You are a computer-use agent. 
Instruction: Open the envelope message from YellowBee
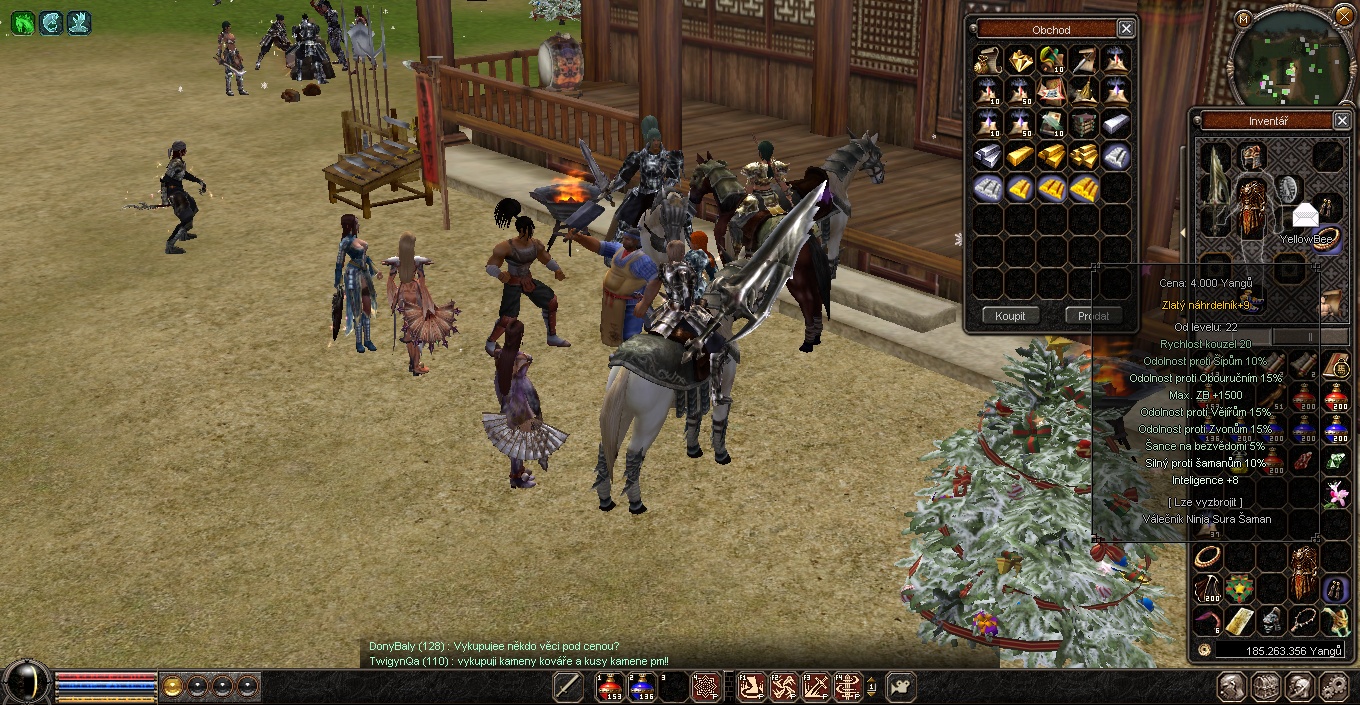(x=1306, y=215)
